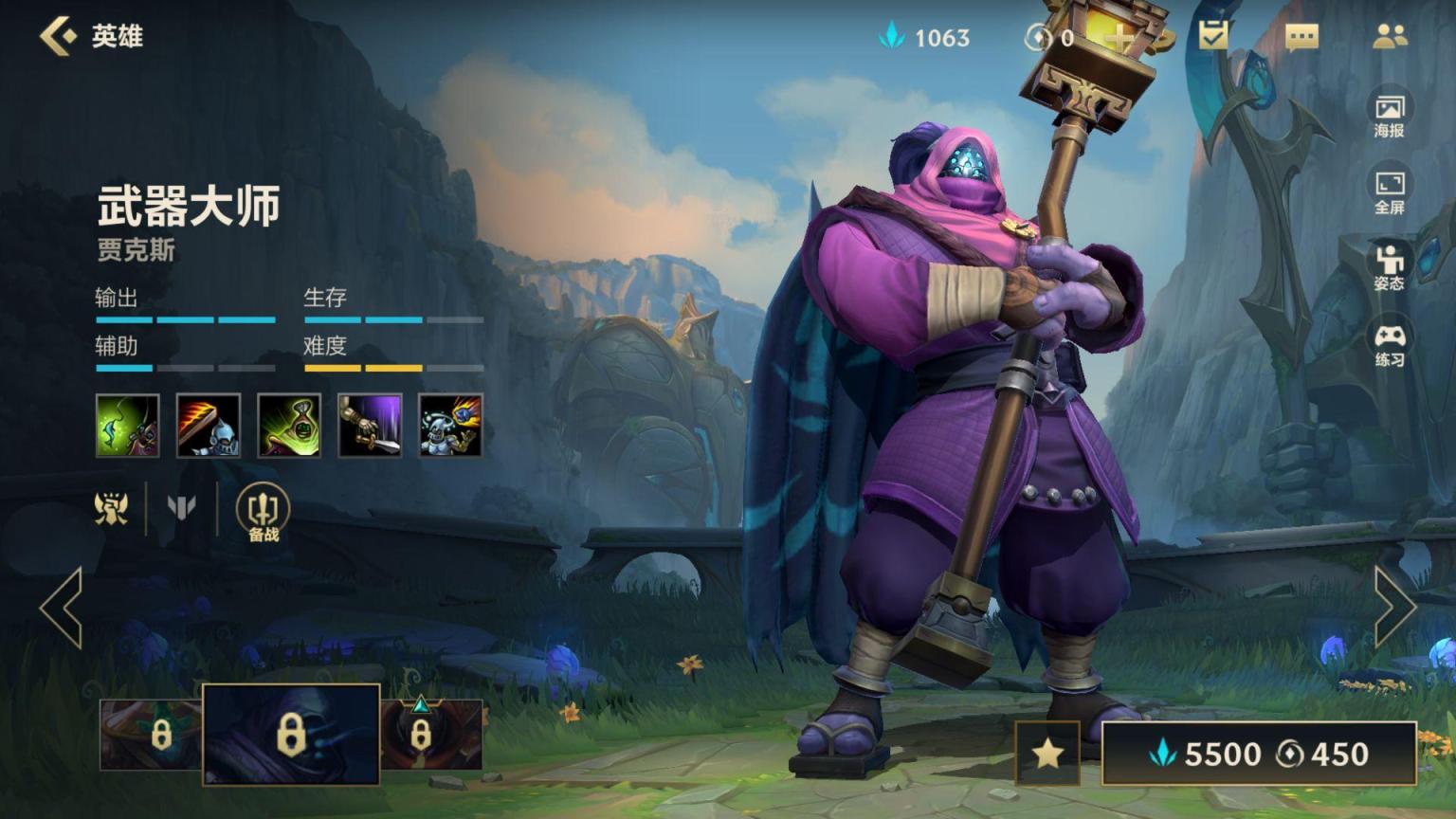
Task: Show the previous champion with left arrow
Action: pos(62,608)
